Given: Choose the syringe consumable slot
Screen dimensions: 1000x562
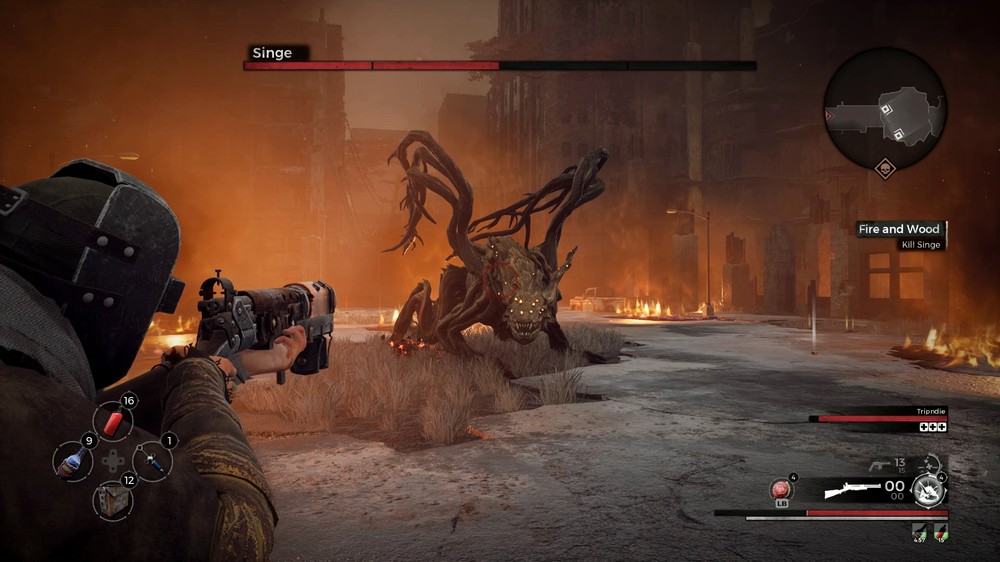Looking at the screenshot, I should pos(152,461).
